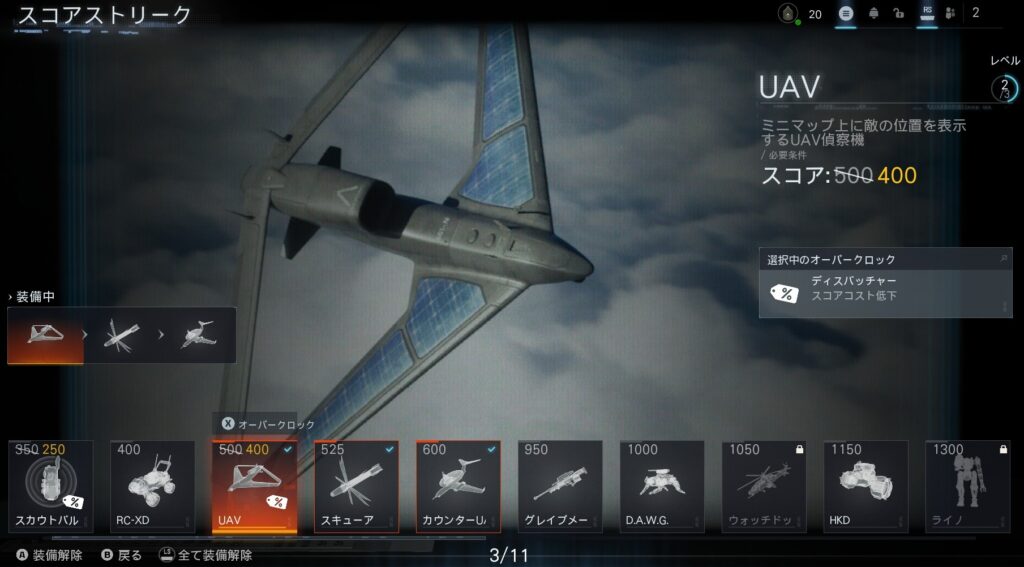The width and height of the screenshot is (1024, 567).
Task: Select the カウンターUAV scorestreak tile
Action: [x=458, y=486]
